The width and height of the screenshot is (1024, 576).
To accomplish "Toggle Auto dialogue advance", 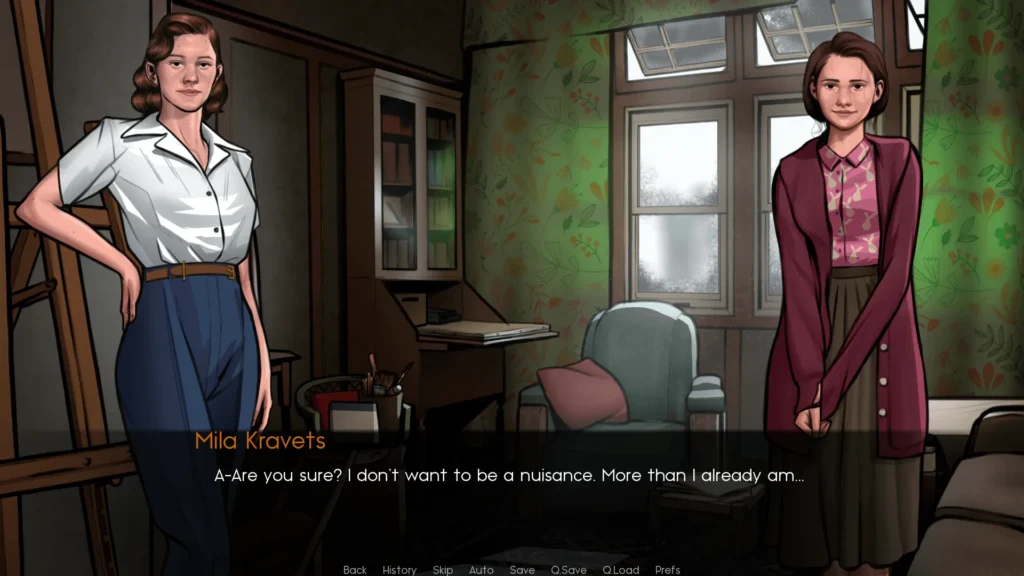I will 481,570.
